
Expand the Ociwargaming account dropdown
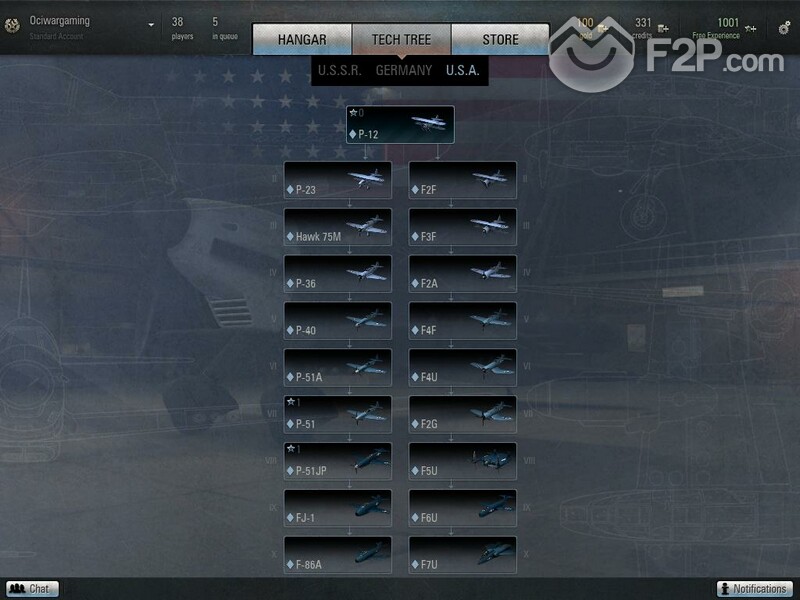point(151,25)
